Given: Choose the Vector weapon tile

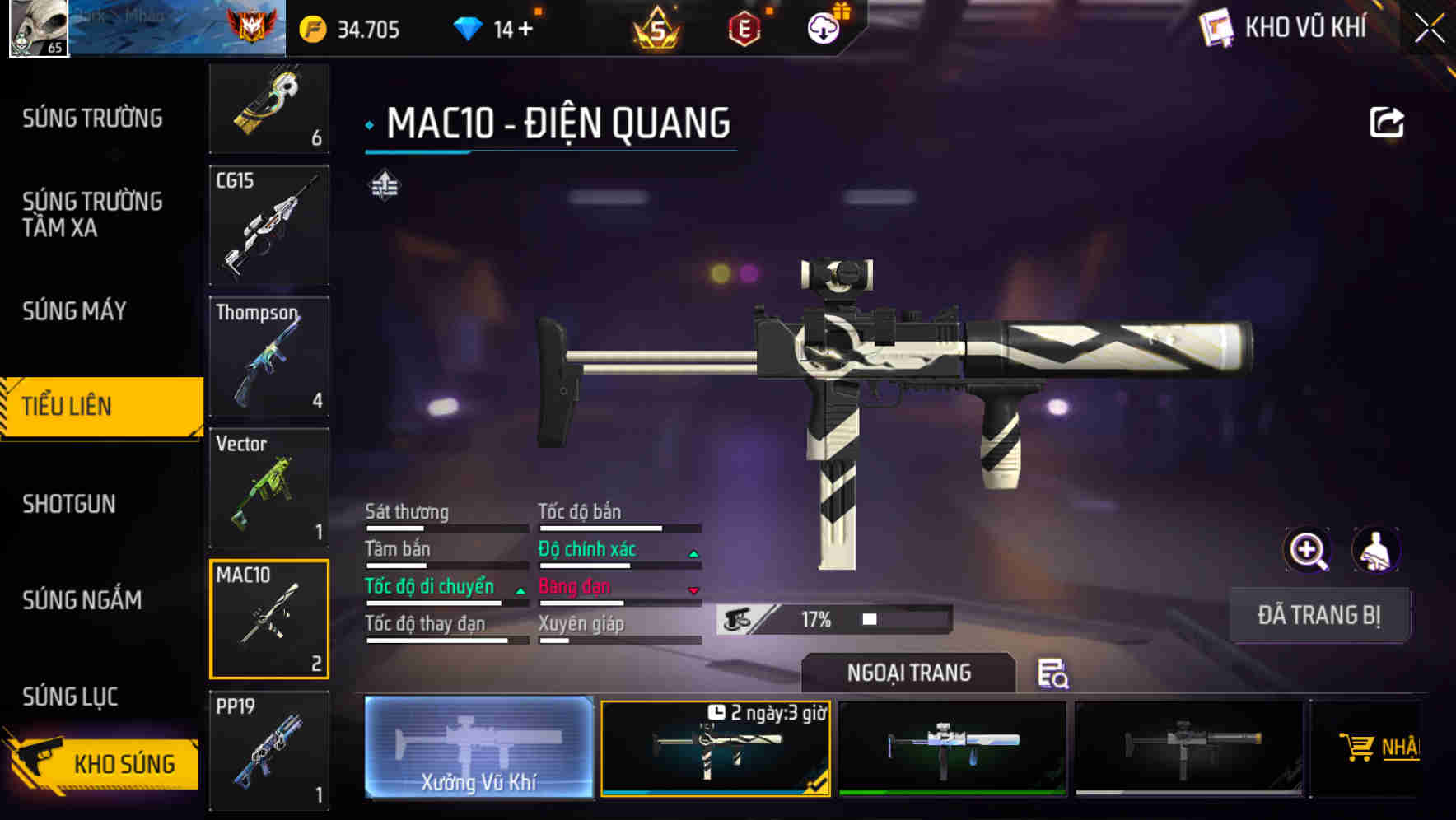Looking at the screenshot, I should 269,487.
